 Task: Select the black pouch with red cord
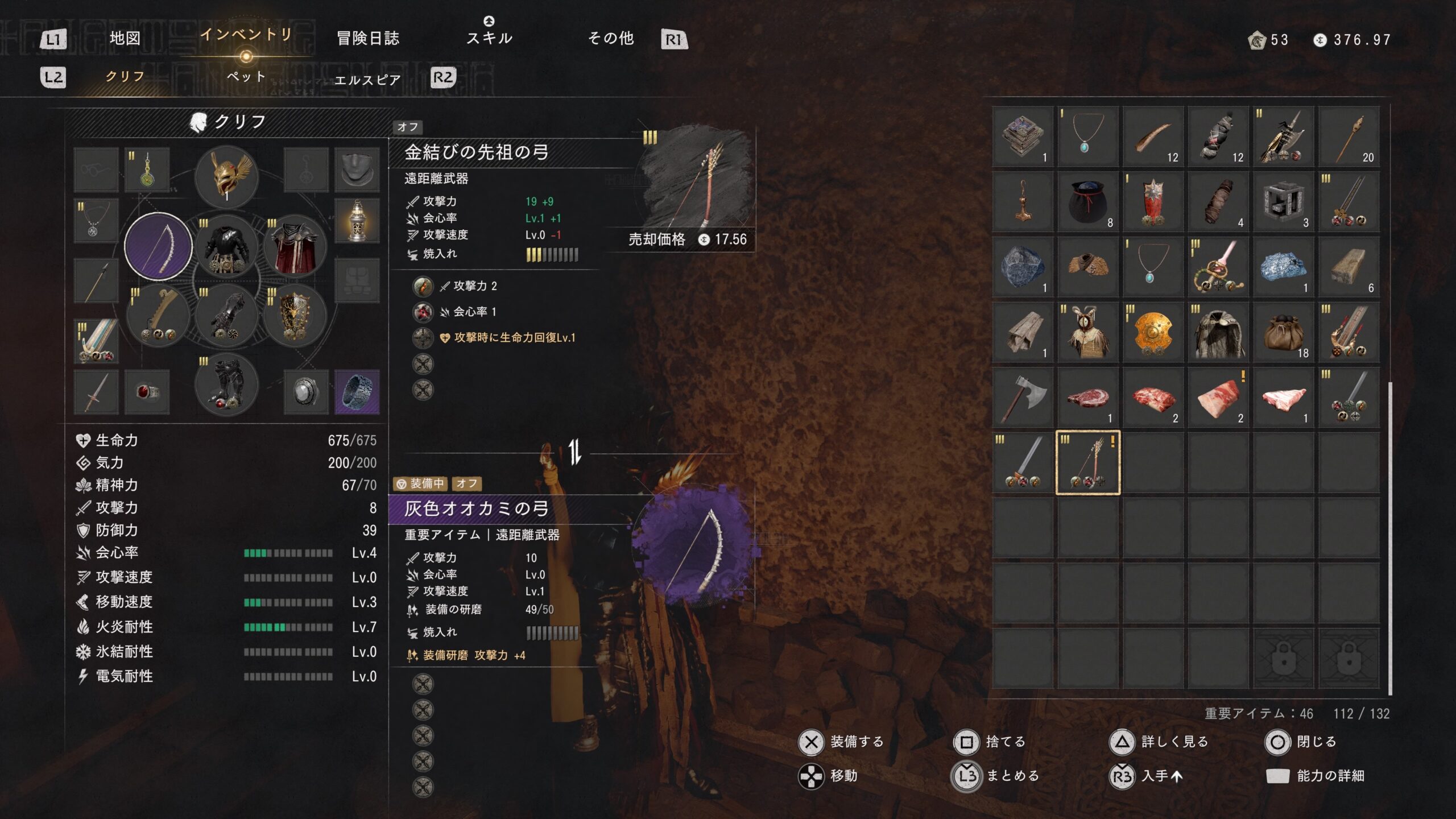[1087, 201]
